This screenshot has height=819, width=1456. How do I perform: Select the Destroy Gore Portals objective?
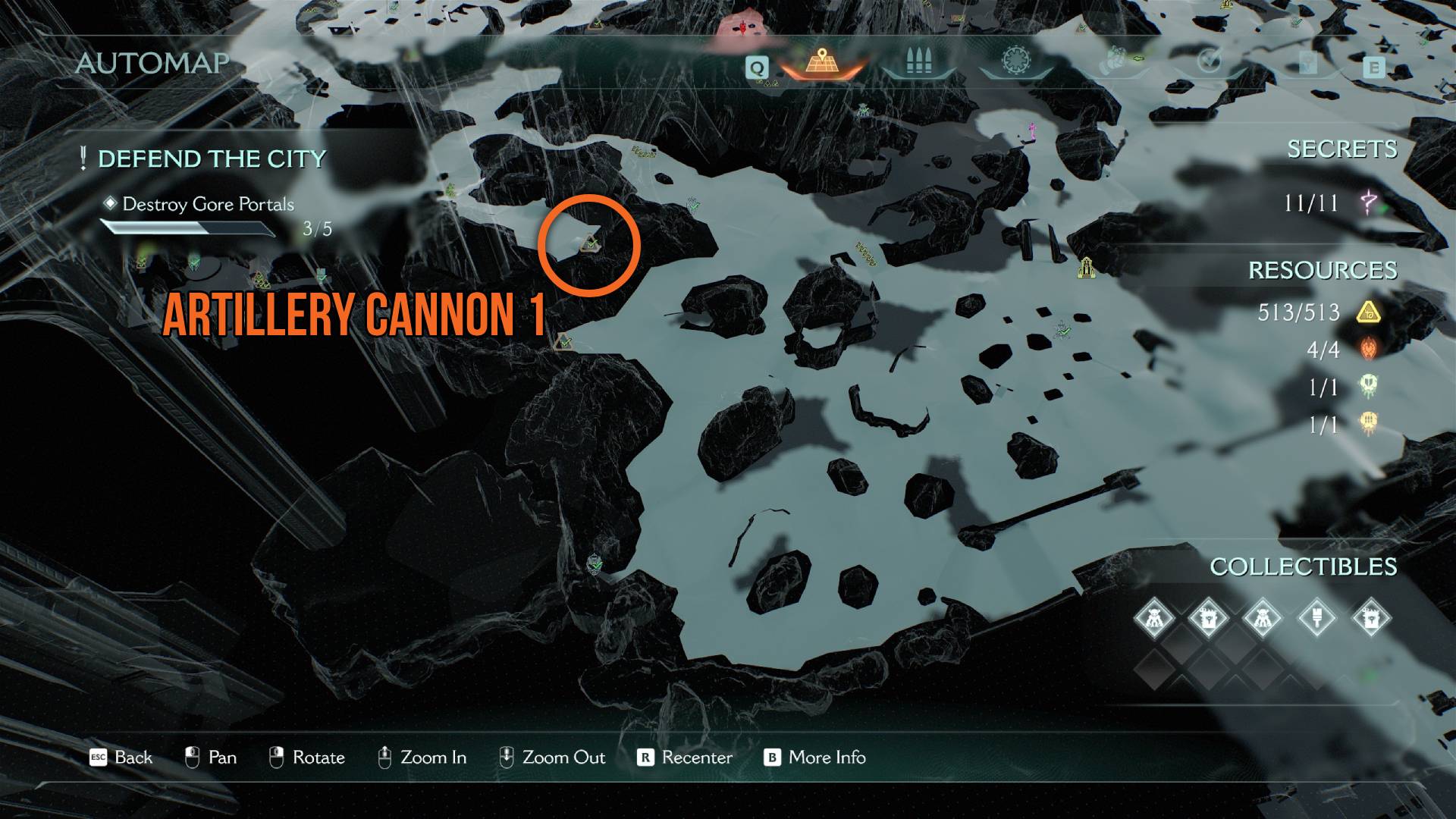208,204
